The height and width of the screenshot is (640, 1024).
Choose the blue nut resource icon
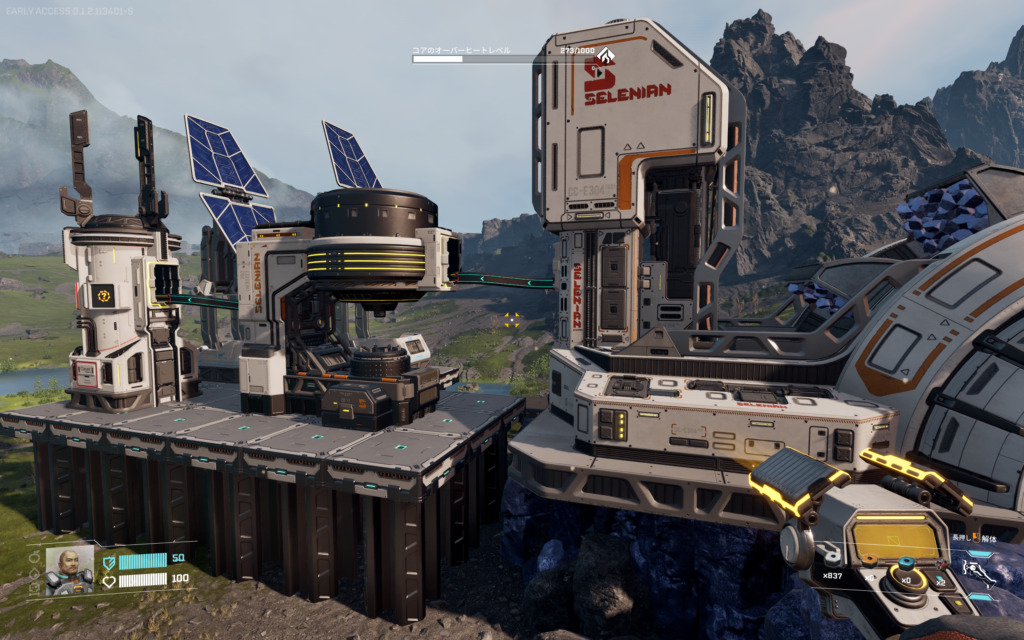click(x=906, y=563)
